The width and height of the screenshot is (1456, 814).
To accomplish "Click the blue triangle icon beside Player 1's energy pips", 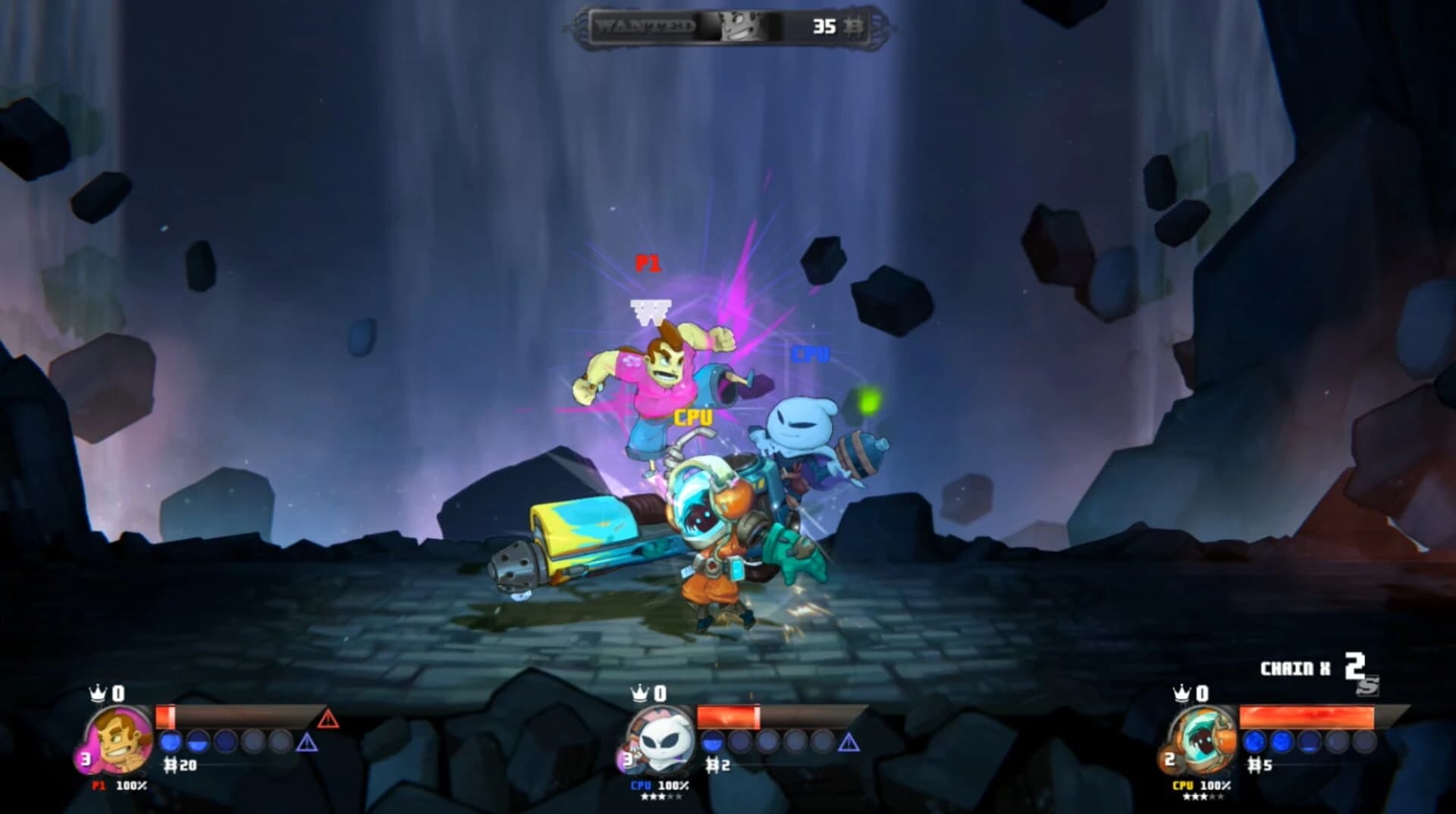I will (x=308, y=743).
